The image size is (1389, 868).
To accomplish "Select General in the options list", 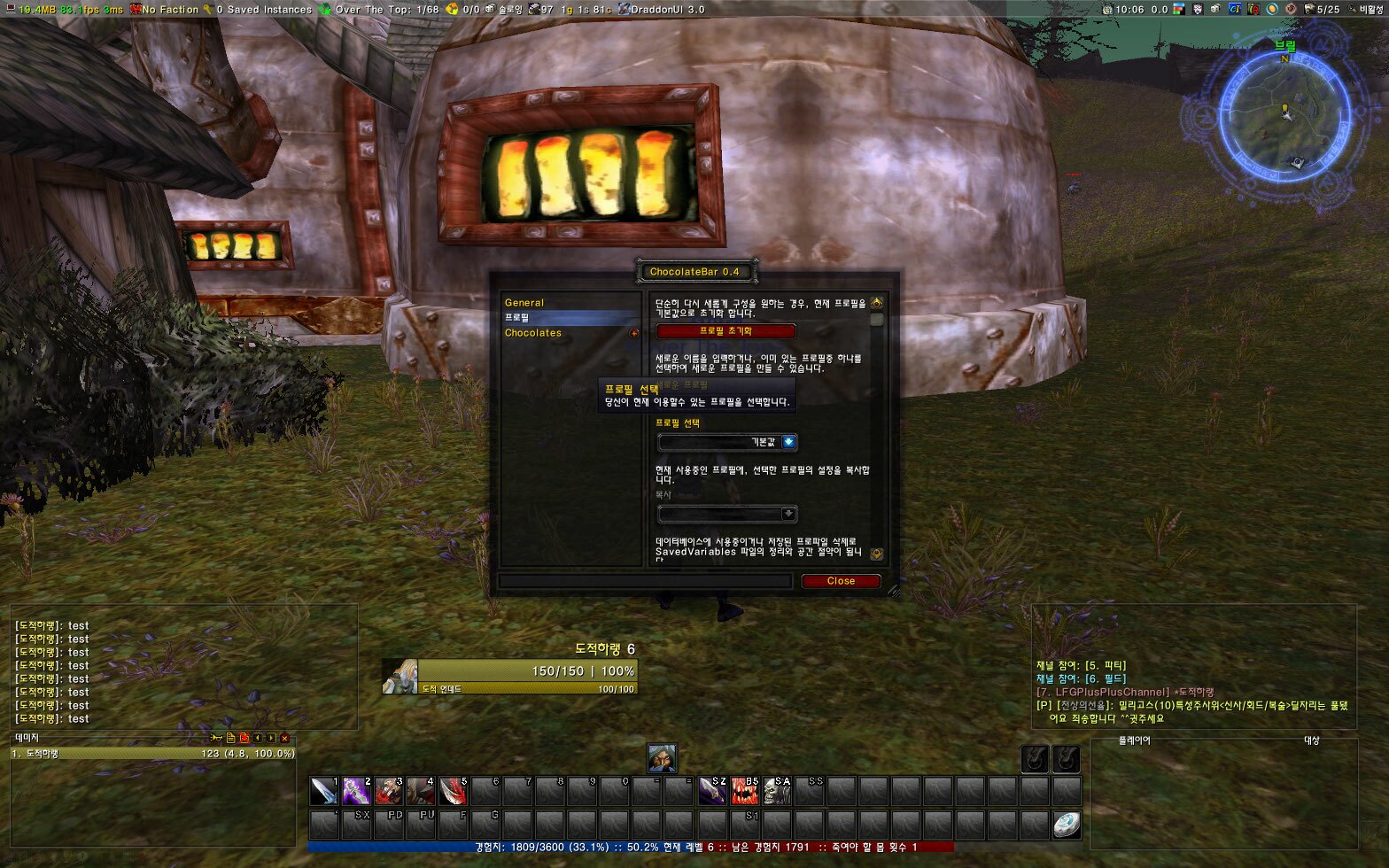I will coord(524,303).
